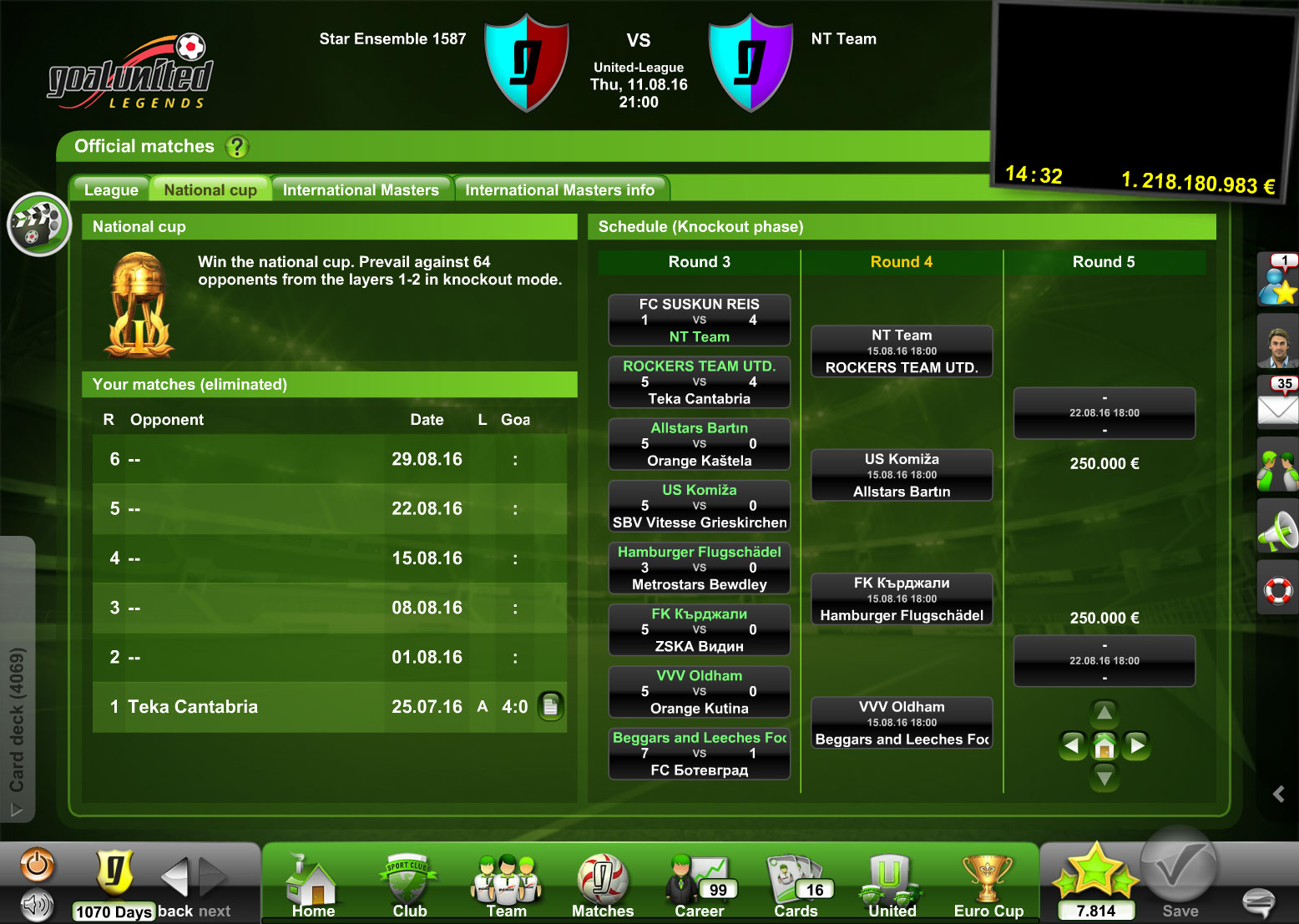Open the Cards menu

pyautogui.click(x=796, y=886)
